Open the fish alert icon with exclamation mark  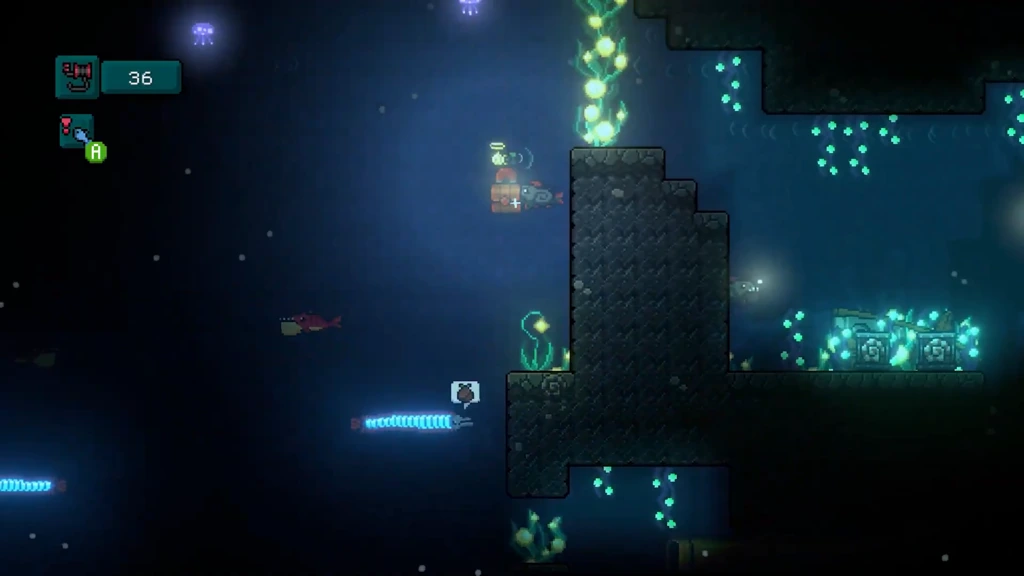(x=76, y=131)
